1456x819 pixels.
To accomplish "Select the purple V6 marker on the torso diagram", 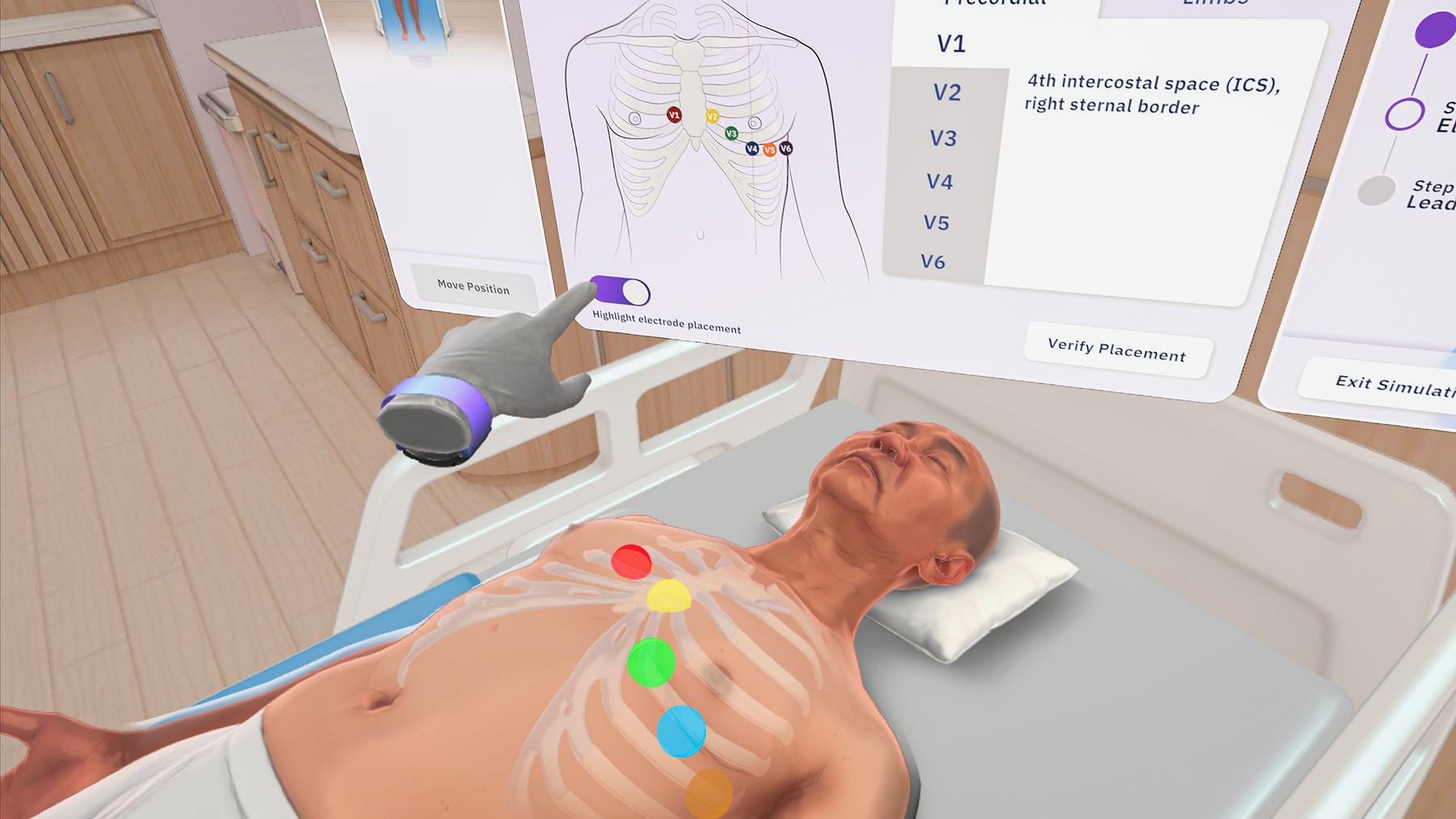I will pyautogui.click(x=785, y=148).
